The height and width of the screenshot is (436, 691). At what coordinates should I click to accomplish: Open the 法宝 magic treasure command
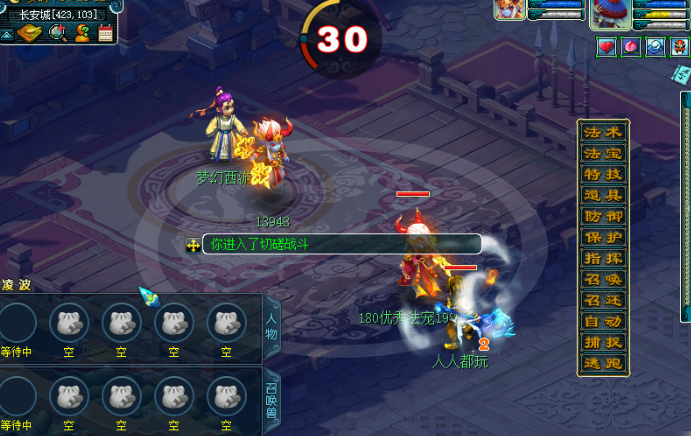click(x=603, y=154)
